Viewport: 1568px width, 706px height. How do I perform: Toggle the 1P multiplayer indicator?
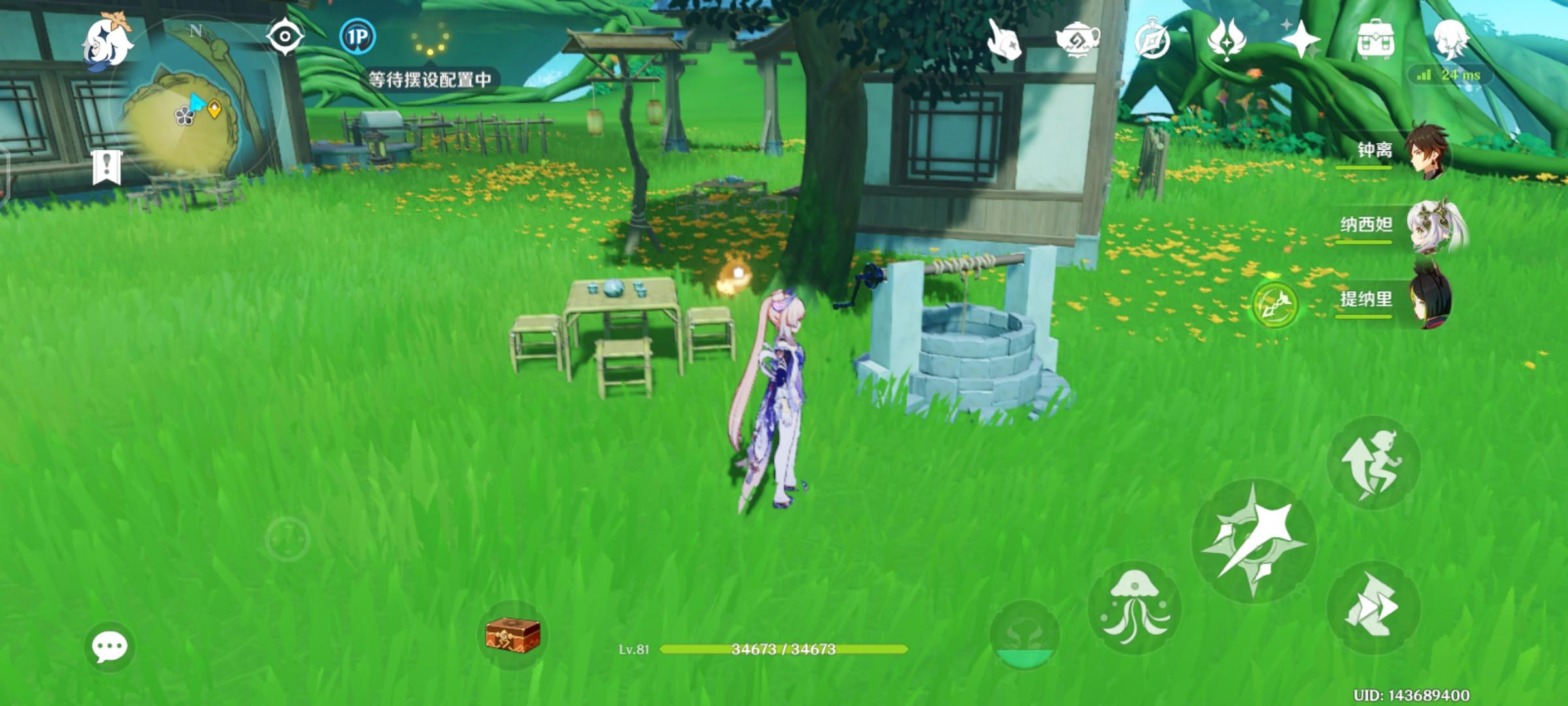[x=357, y=37]
